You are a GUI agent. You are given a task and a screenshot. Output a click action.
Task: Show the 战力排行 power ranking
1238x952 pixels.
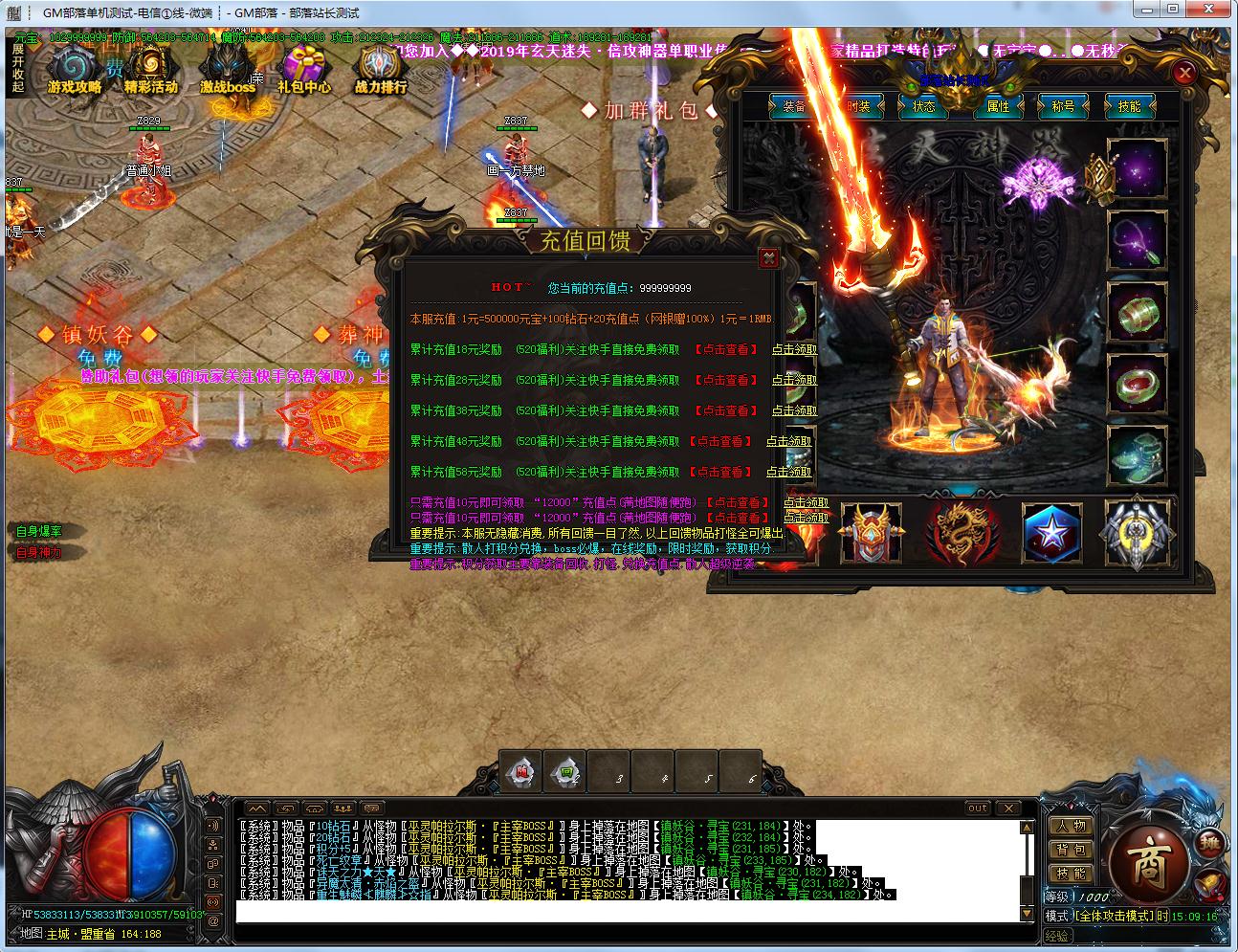tap(381, 70)
